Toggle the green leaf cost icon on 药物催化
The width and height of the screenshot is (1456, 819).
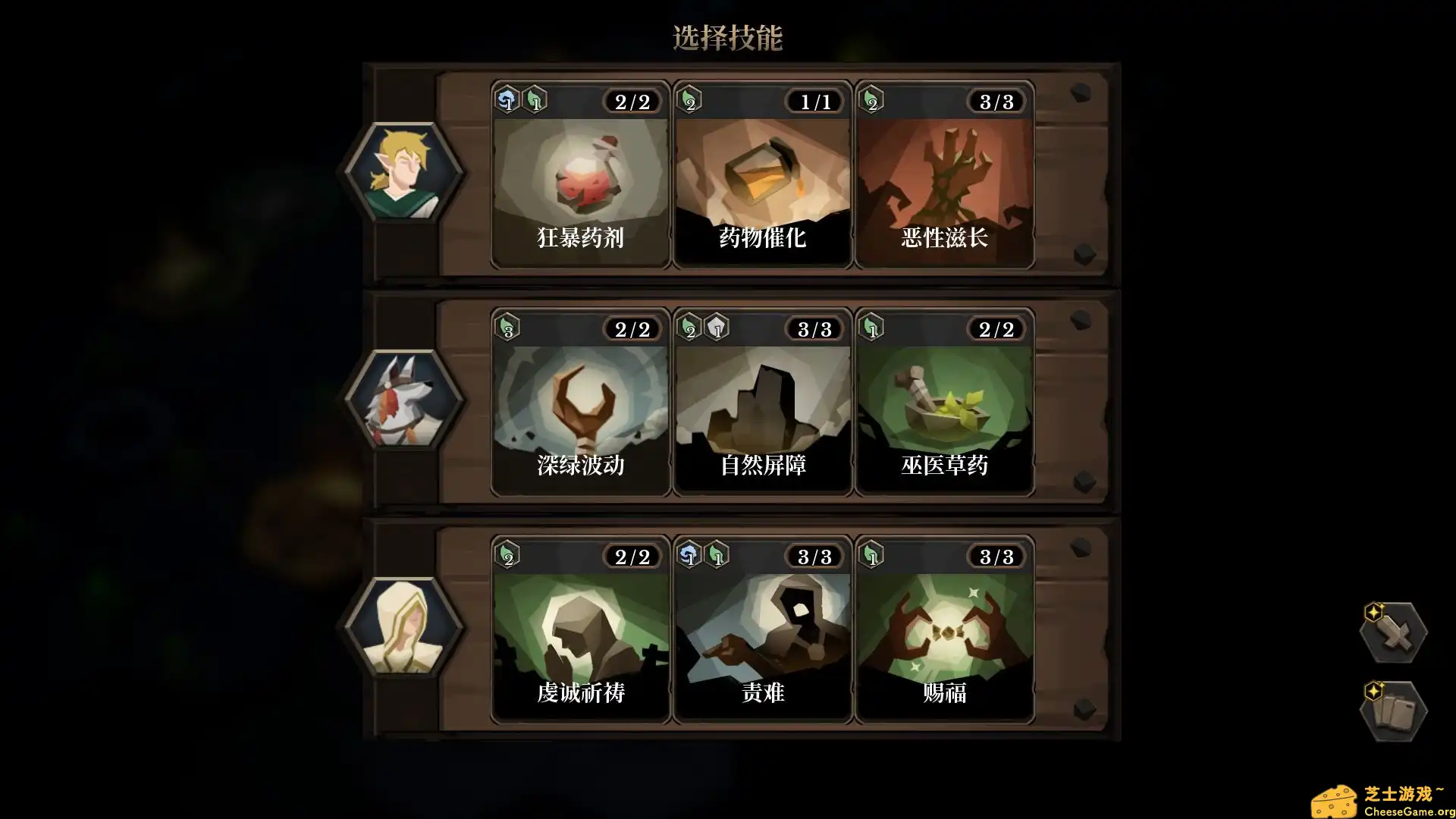coord(689,101)
